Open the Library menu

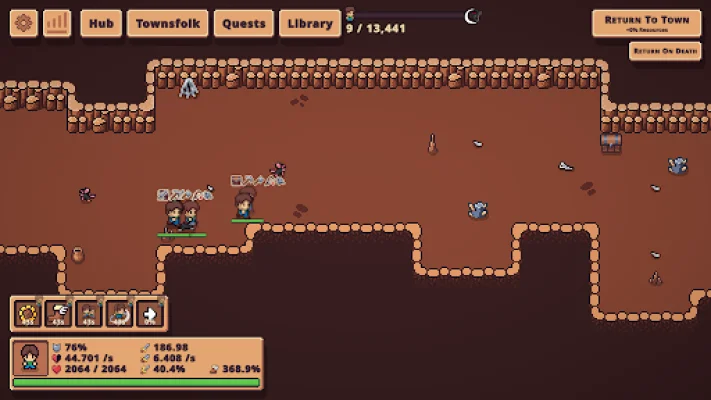coord(310,23)
